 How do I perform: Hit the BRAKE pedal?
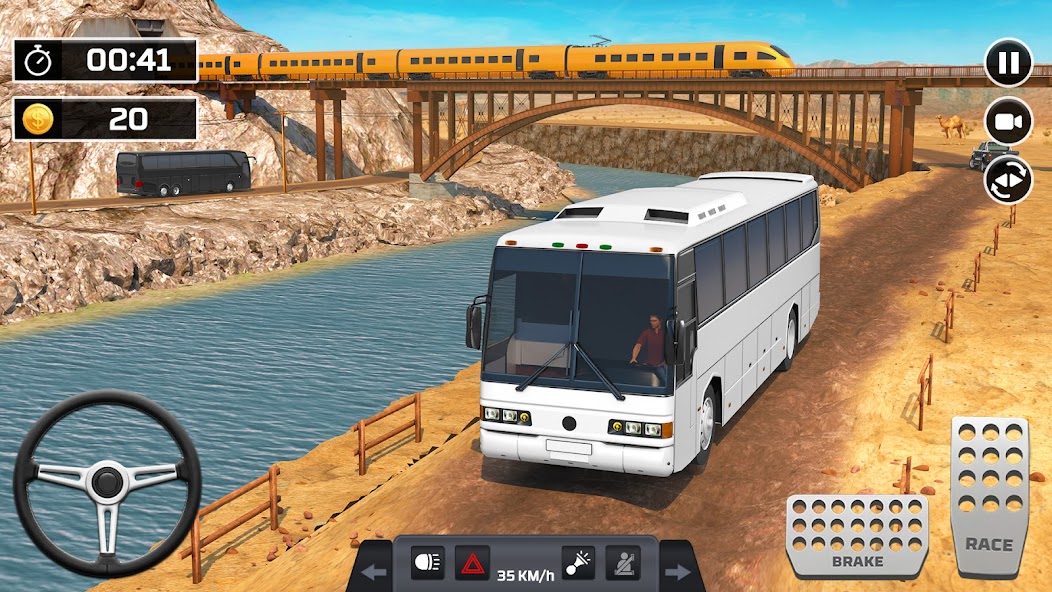pyautogui.click(x=857, y=534)
